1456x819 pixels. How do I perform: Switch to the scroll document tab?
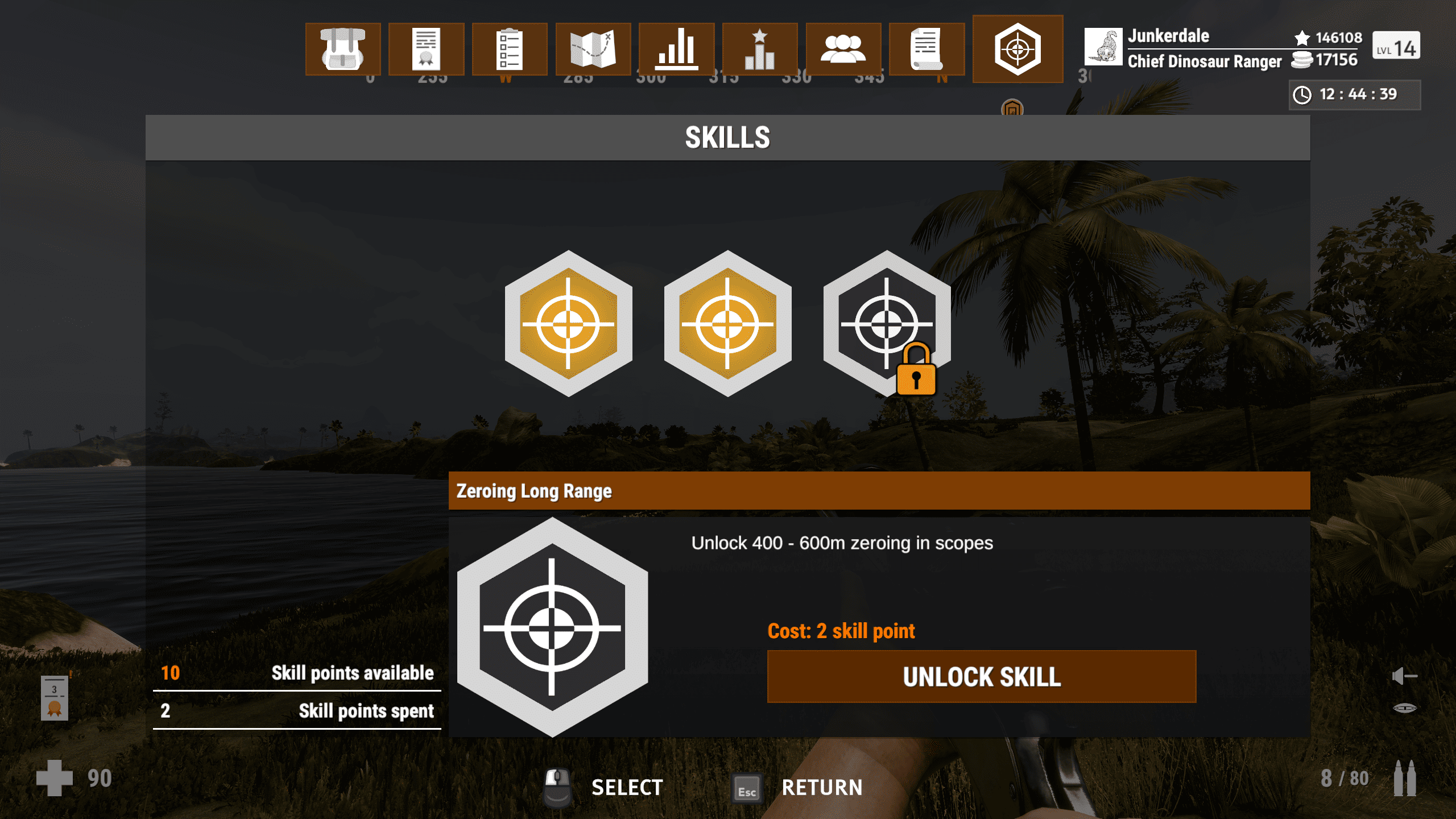pyautogui.click(x=926, y=49)
